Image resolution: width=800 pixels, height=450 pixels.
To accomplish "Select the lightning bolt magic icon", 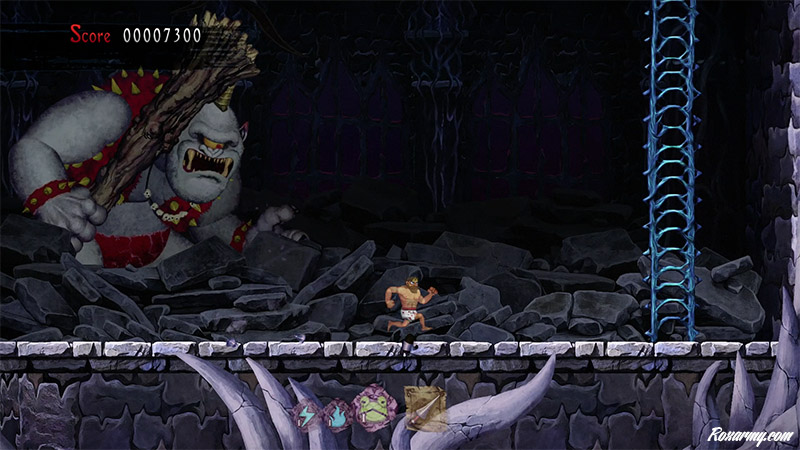I will click(x=305, y=413).
